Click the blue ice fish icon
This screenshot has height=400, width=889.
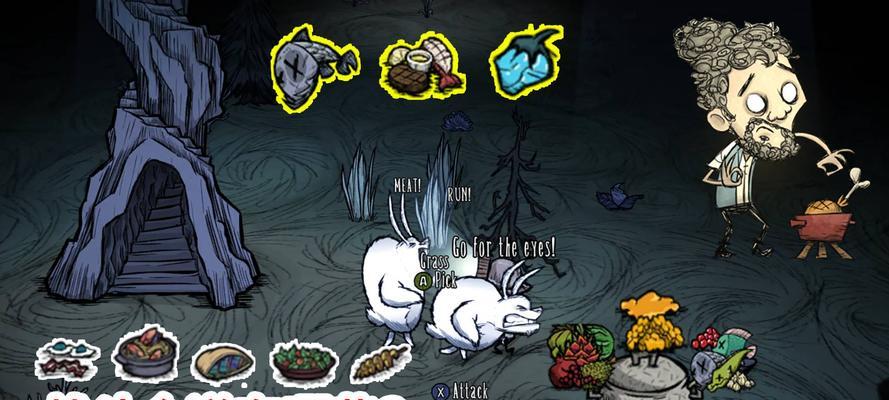click(526, 60)
